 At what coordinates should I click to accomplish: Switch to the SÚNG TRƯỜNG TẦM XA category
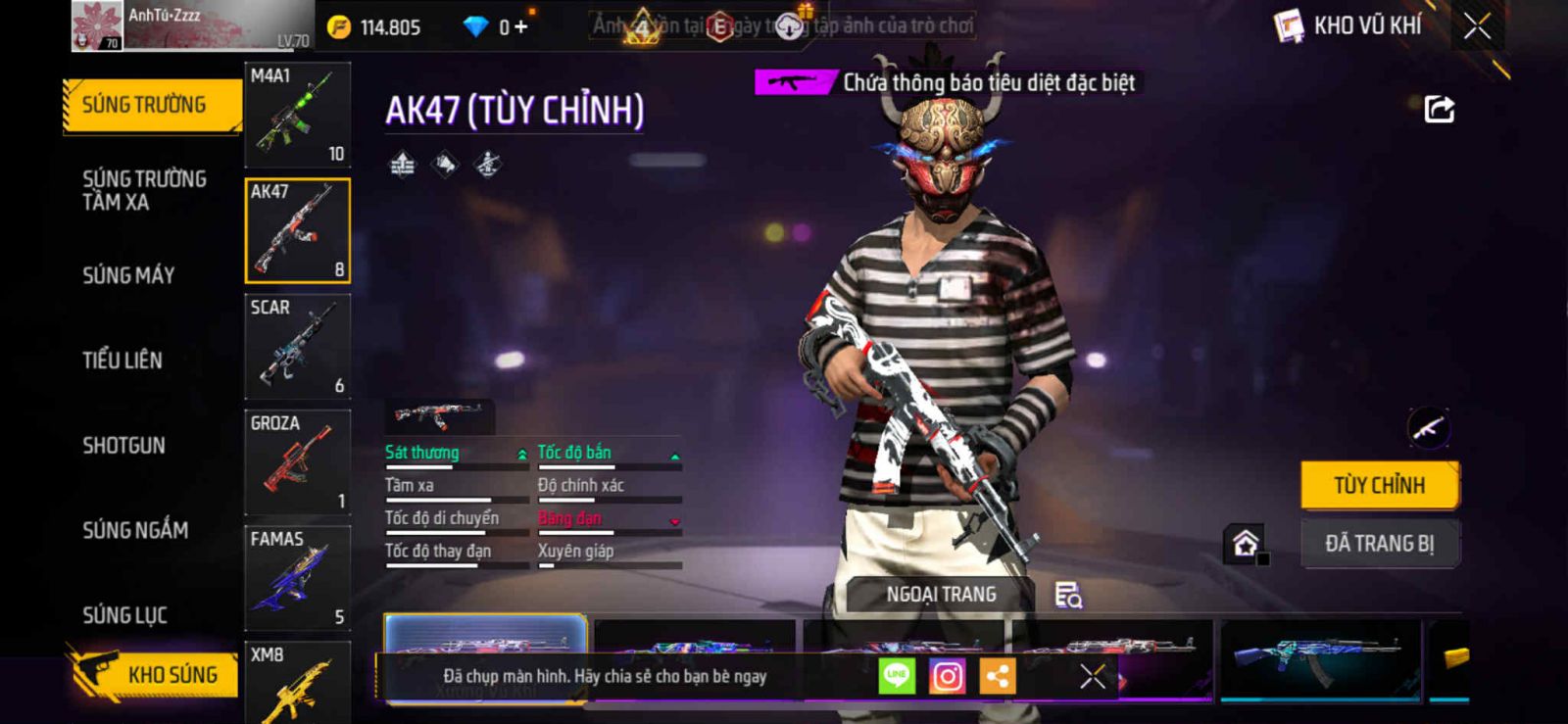144,190
